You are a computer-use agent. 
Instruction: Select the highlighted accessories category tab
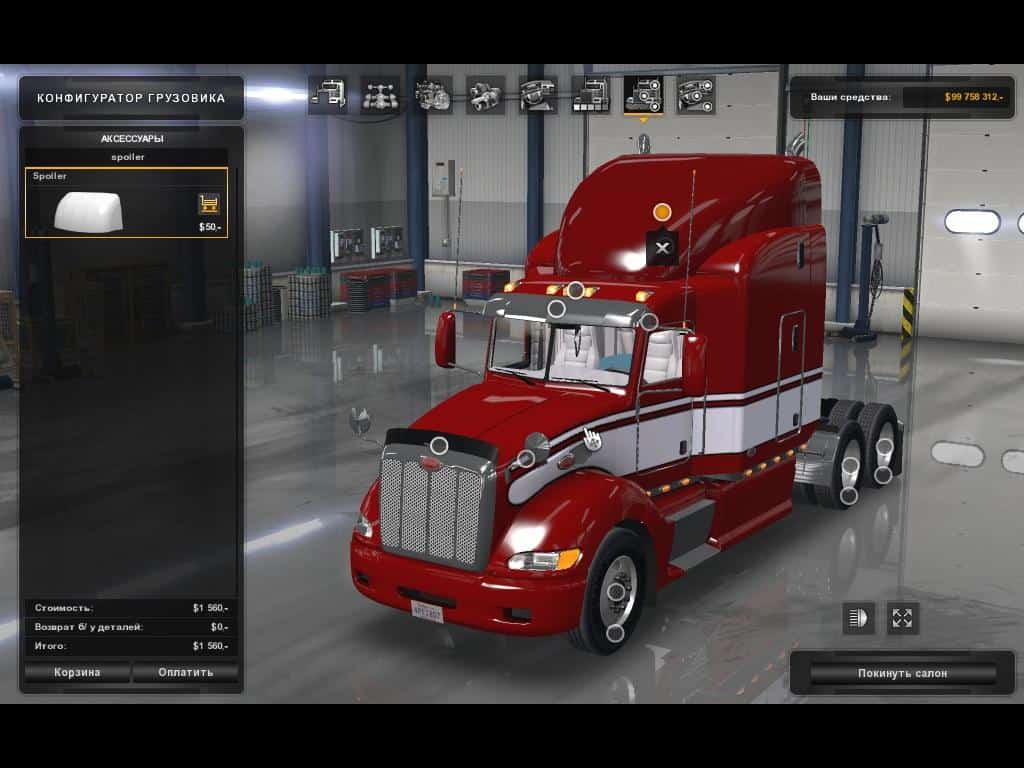(643, 95)
